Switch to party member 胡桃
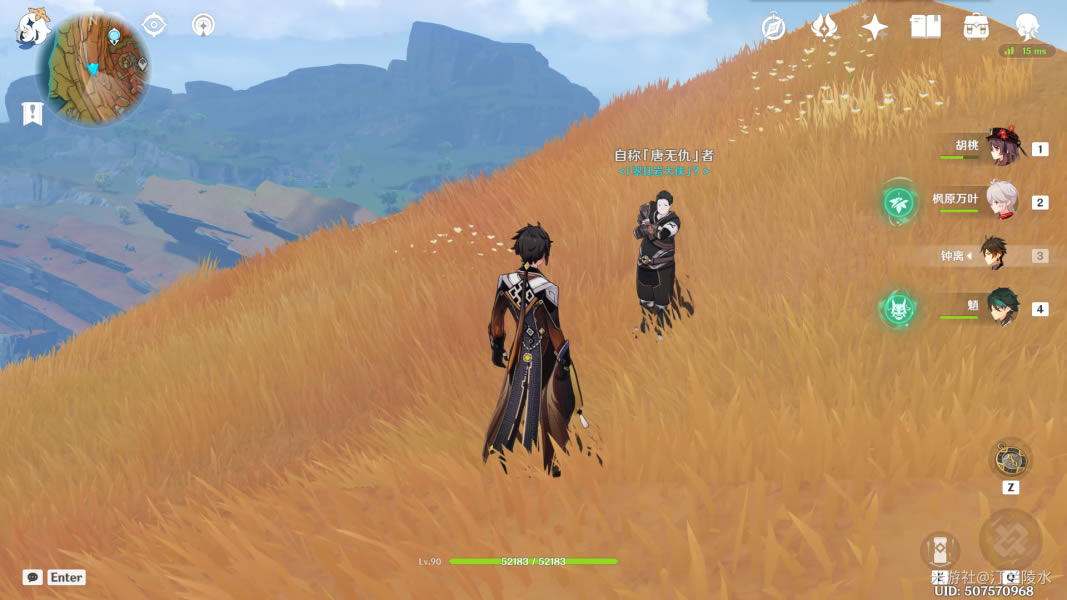The width and height of the screenshot is (1067, 600). click(x=1001, y=148)
